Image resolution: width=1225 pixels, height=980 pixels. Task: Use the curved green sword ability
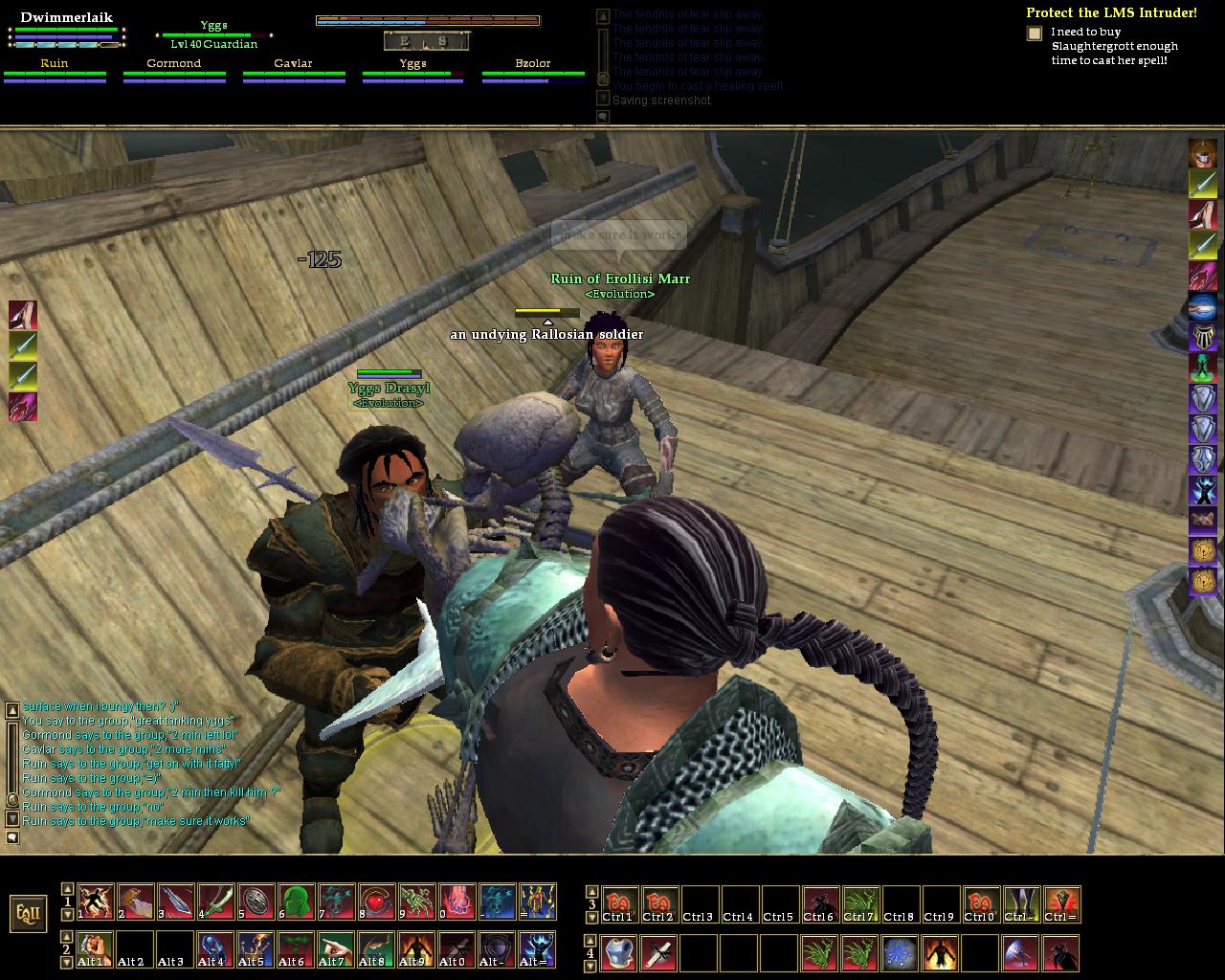[x=216, y=901]
